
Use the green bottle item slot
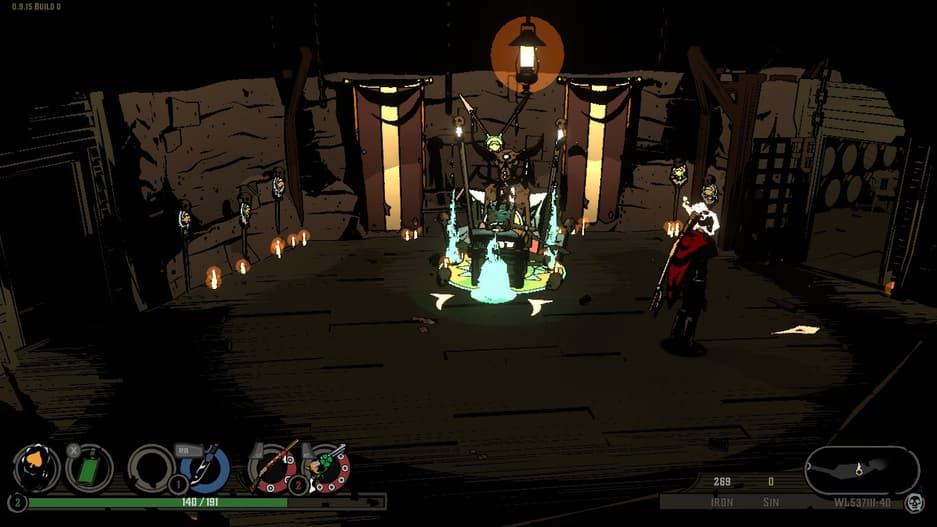pyautogui.click(x=89, y=468)
